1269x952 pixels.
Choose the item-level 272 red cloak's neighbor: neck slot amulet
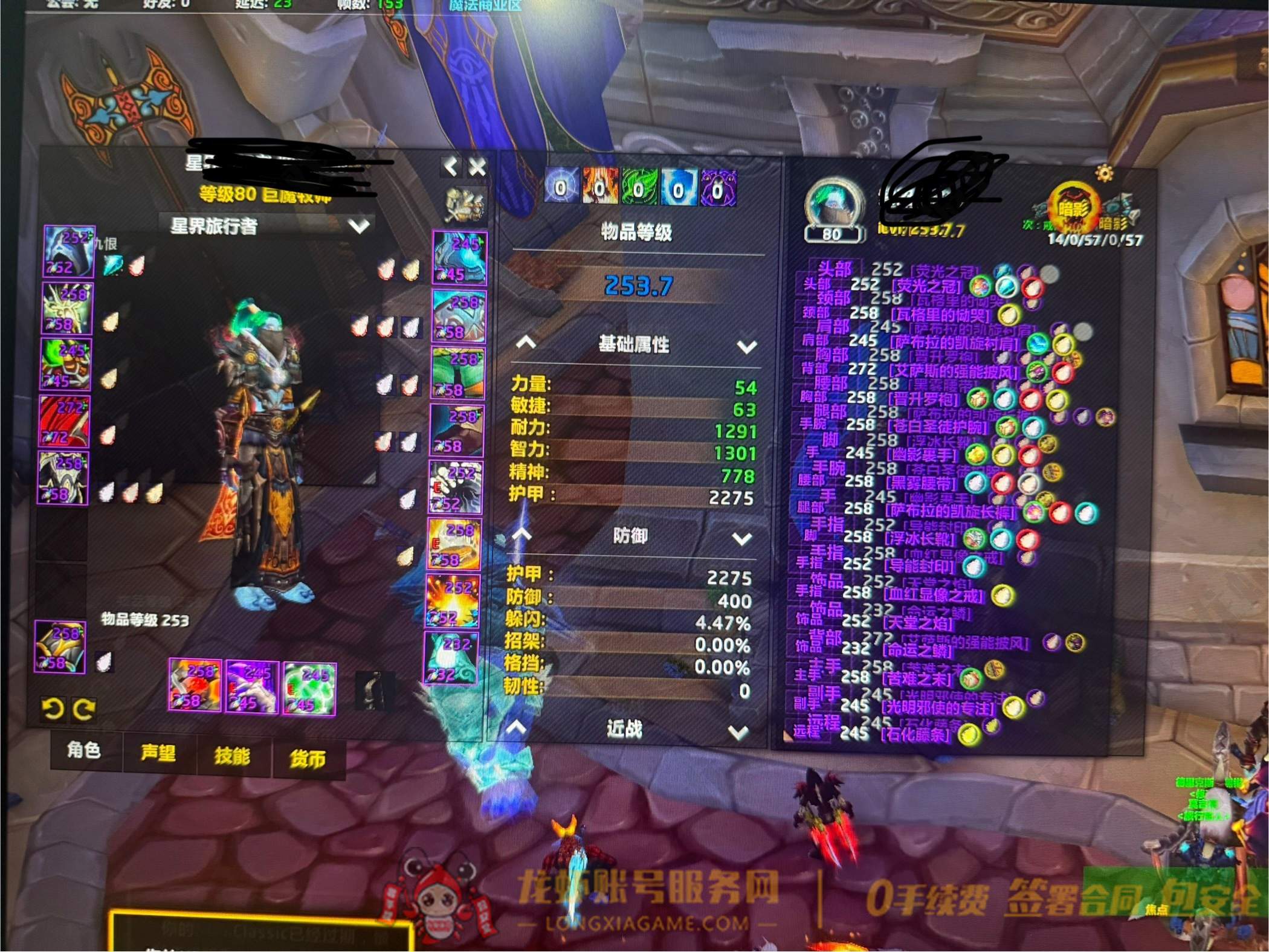pyautogui.click(x=66, y=309)
